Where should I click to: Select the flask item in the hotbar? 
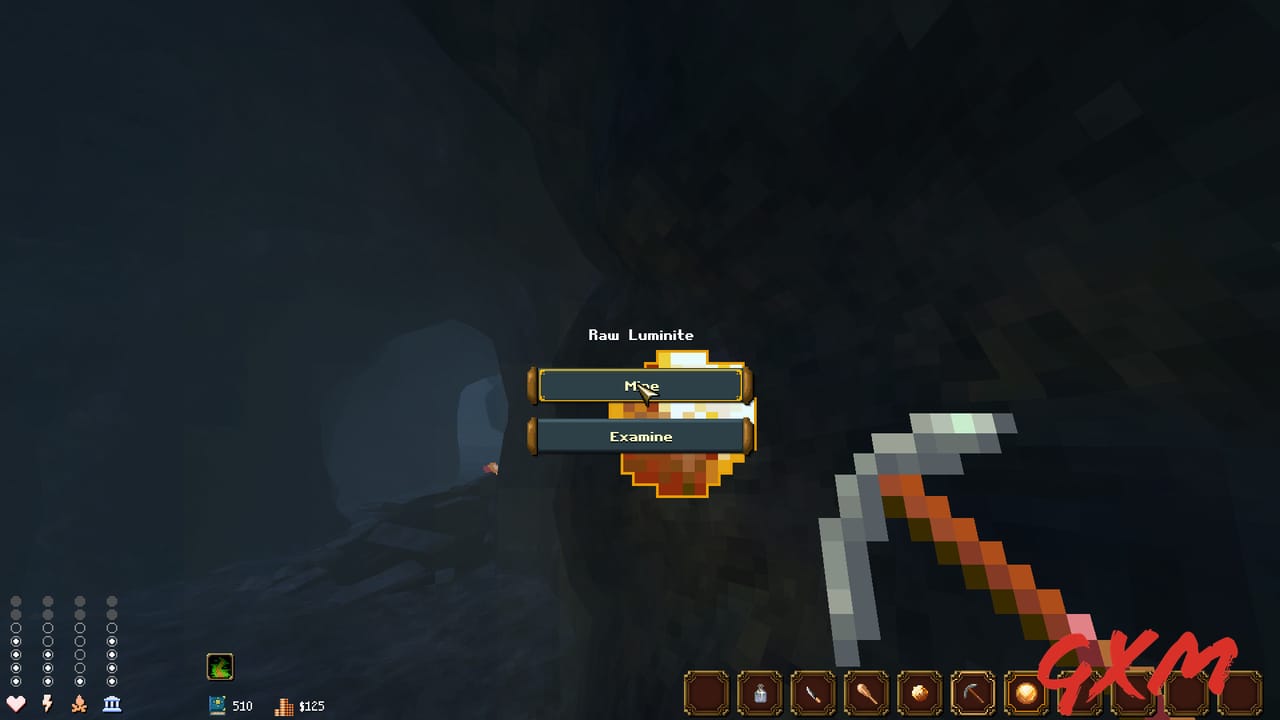click(760, 693)
